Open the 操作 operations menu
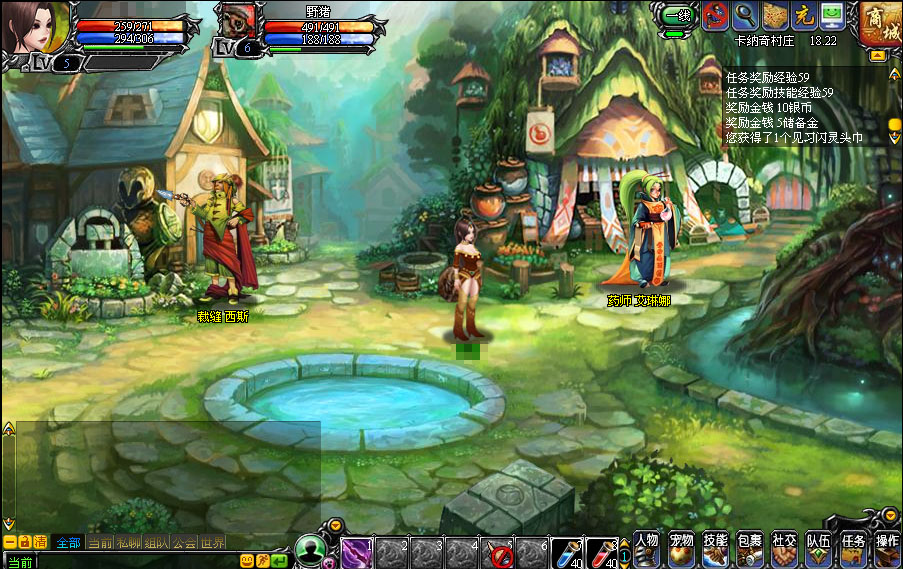903x569 pixels. click(887, 548)
